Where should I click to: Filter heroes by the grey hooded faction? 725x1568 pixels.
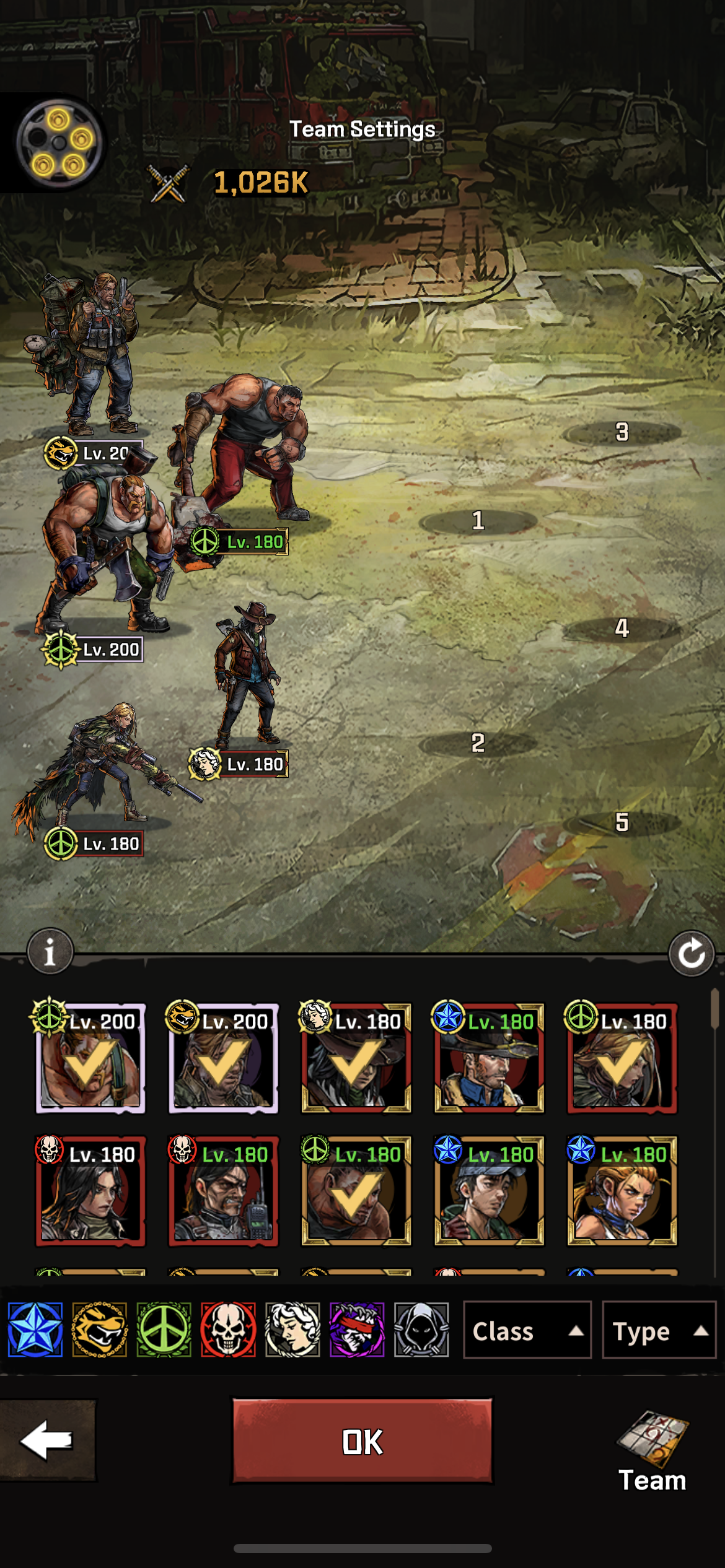[421, 1330]
